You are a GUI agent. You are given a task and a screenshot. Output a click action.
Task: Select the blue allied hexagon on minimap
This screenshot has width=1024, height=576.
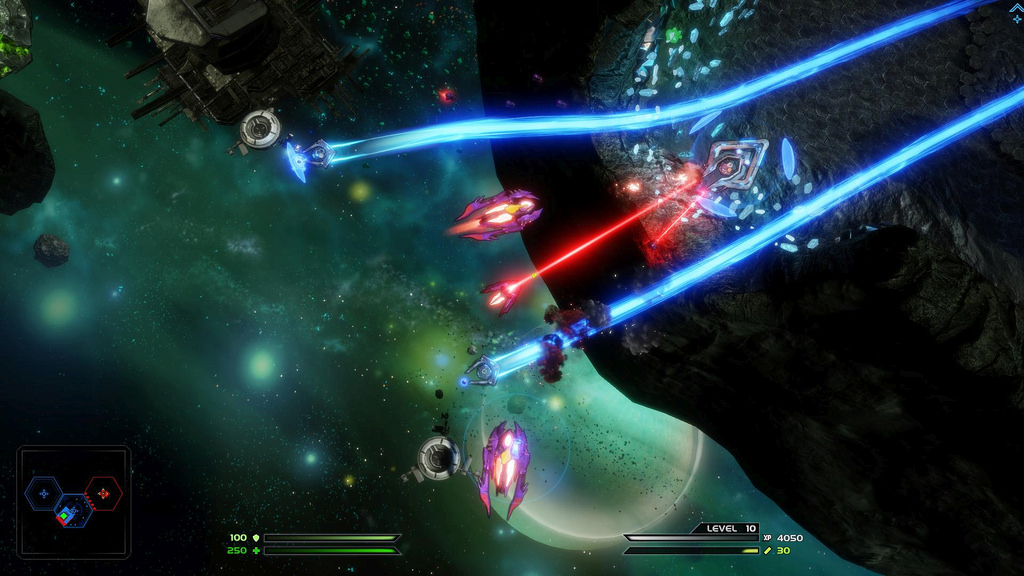coord(44,493)
